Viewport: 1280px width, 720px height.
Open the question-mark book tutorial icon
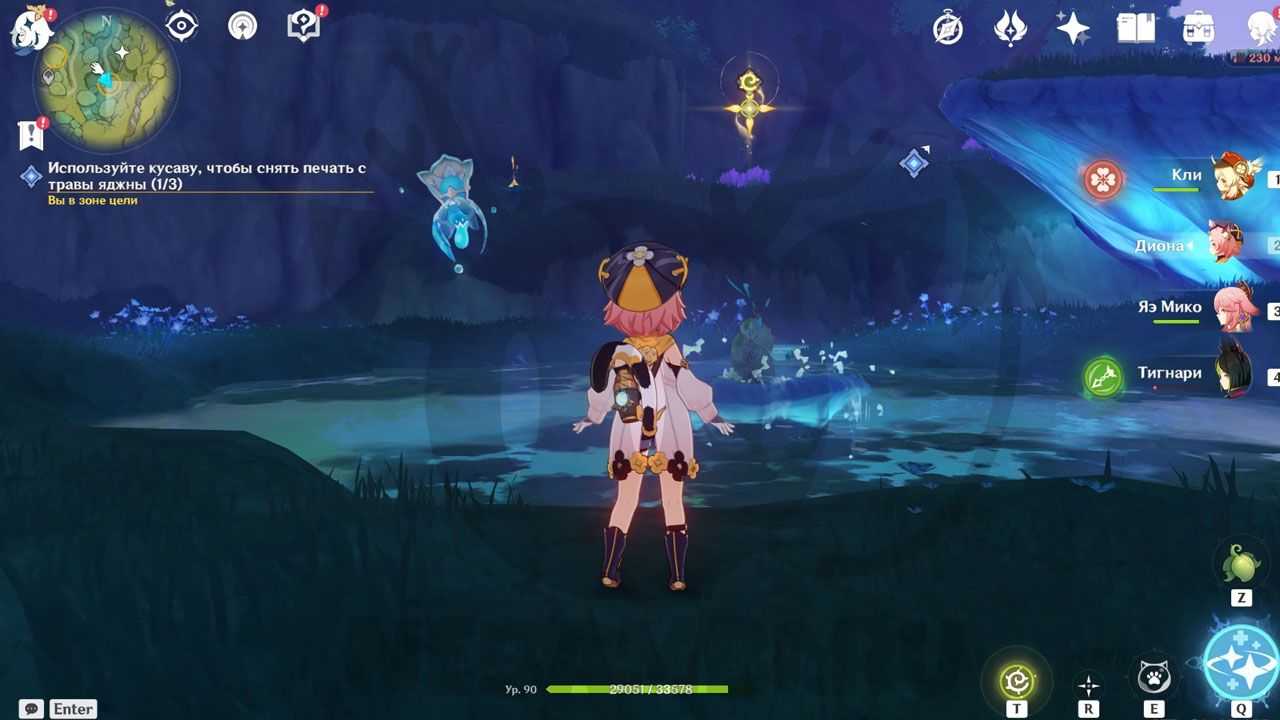click(x=304, y=25)
